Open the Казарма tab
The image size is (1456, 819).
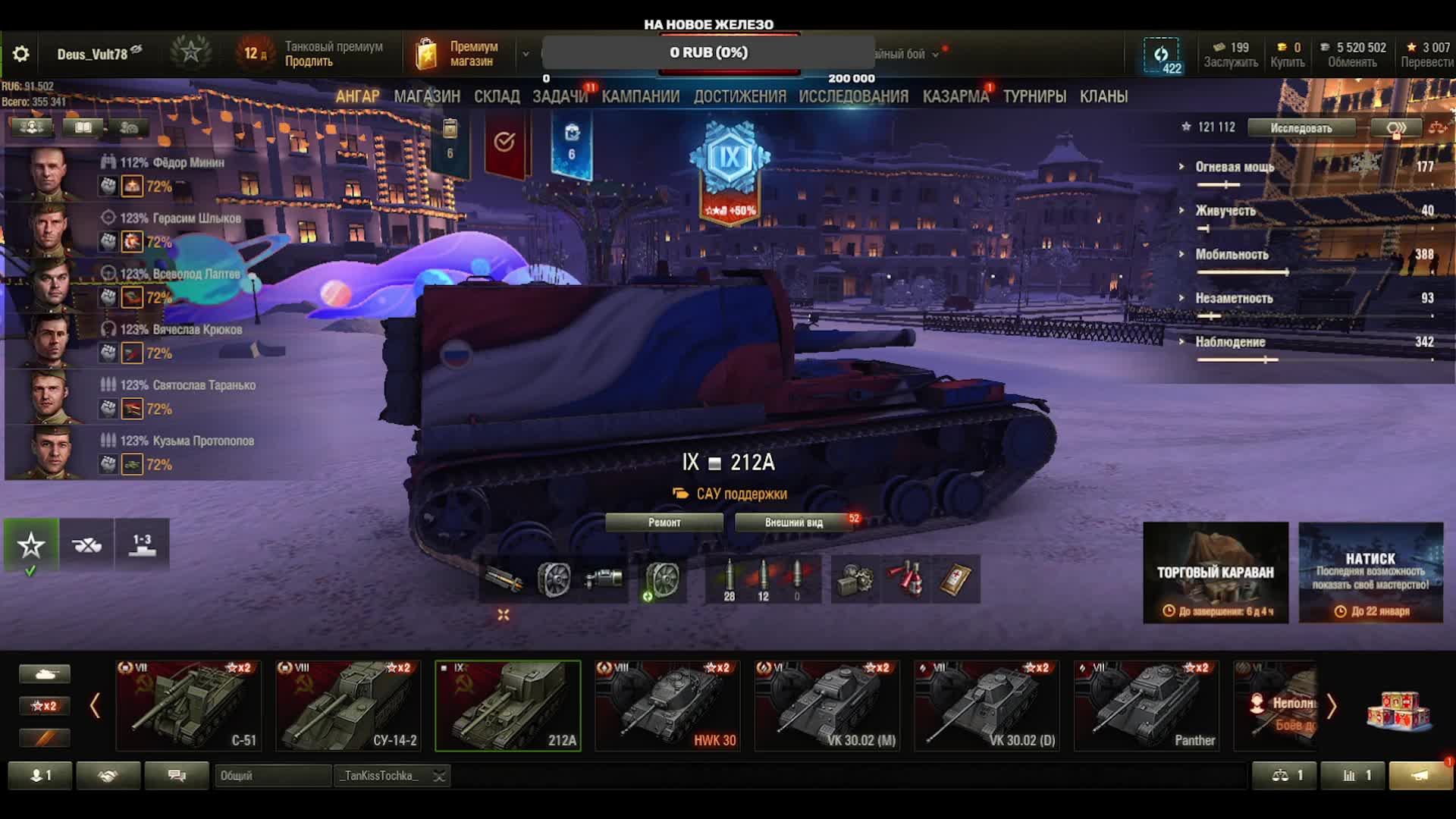pos(955,96)
